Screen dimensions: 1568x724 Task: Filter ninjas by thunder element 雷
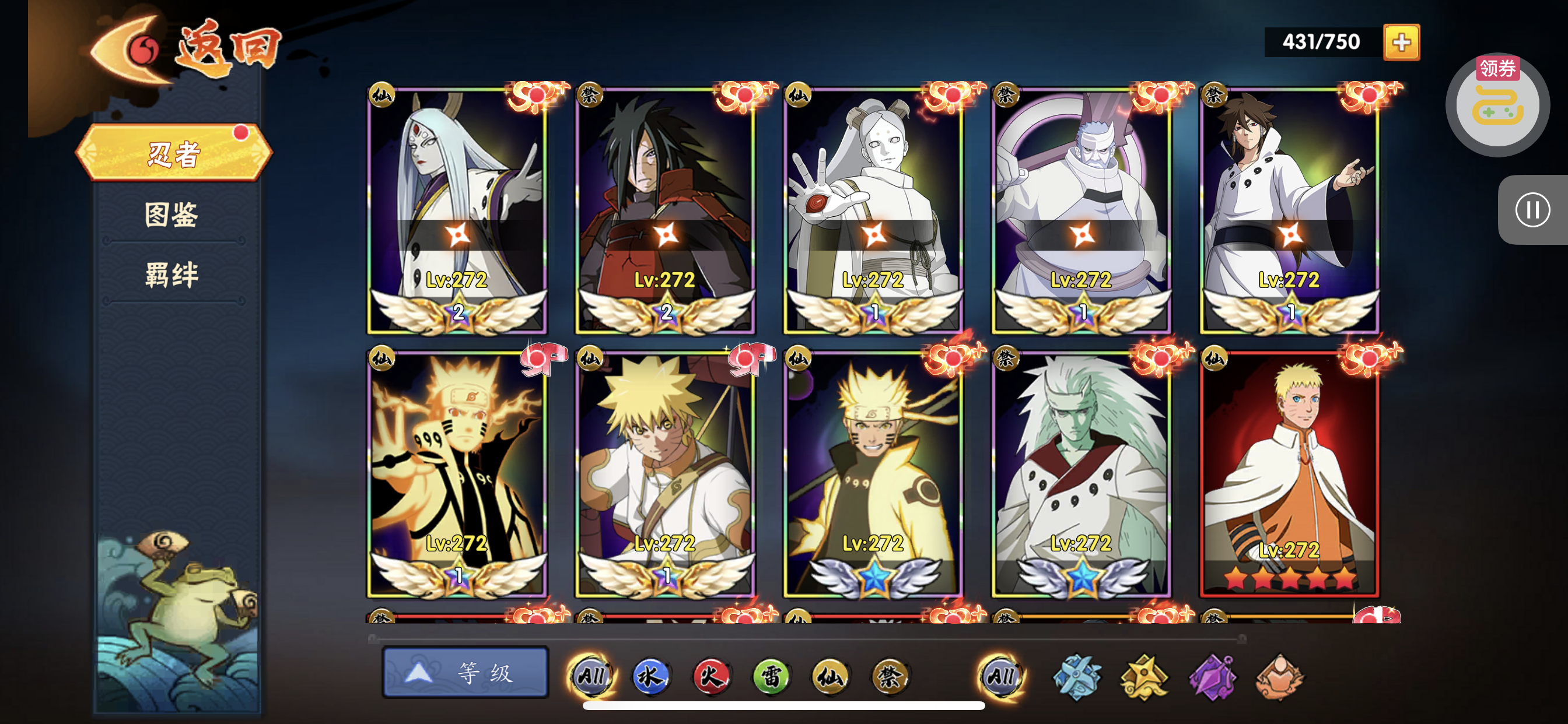pos(770,676)
